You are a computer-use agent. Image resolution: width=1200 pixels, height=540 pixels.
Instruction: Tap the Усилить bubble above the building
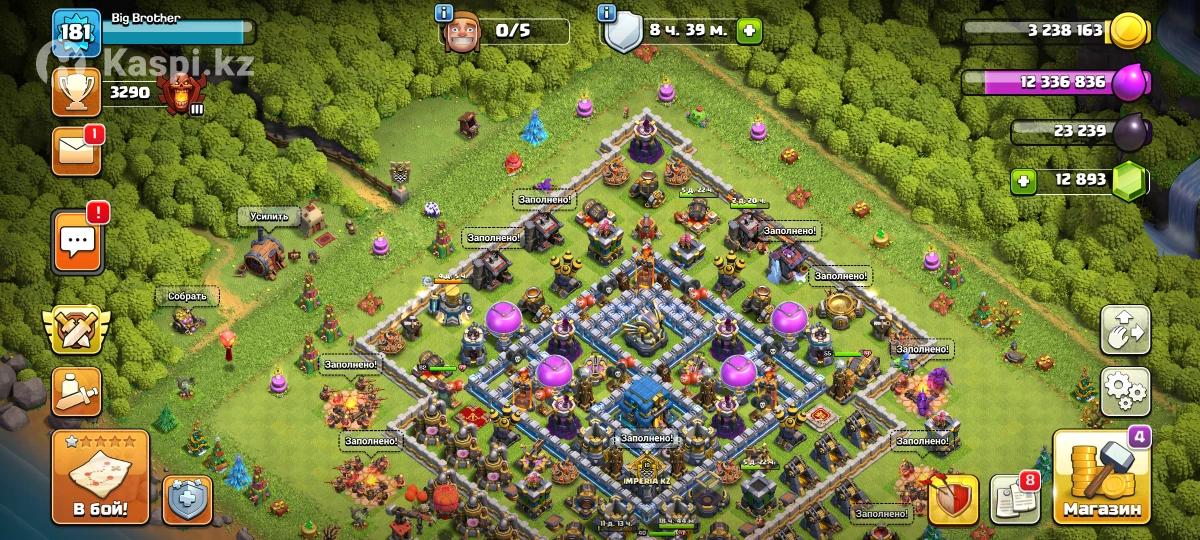(268, 216)
